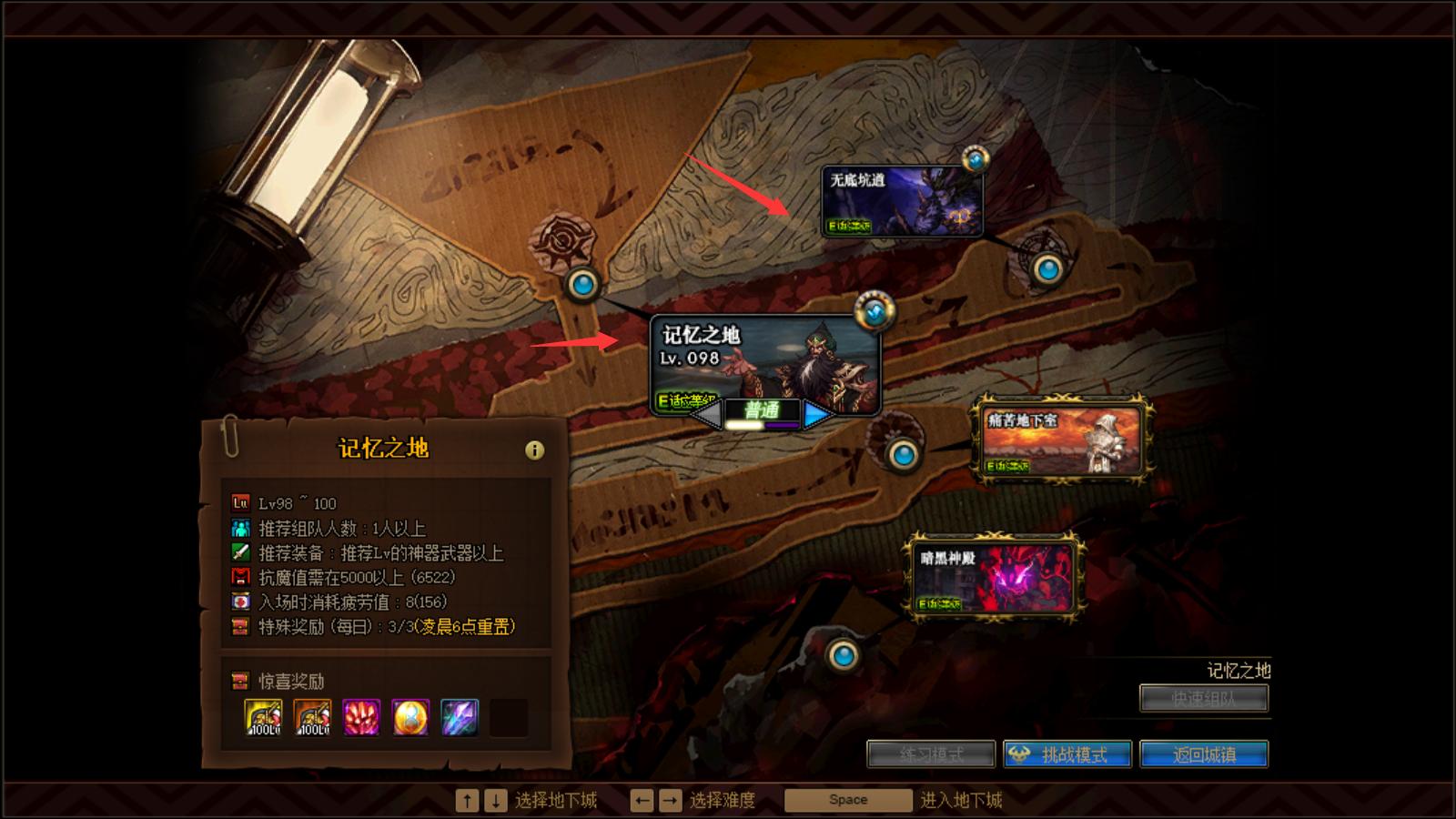
Task: Lower the difficulty with the left gray arrow
Action: (708, 414)
